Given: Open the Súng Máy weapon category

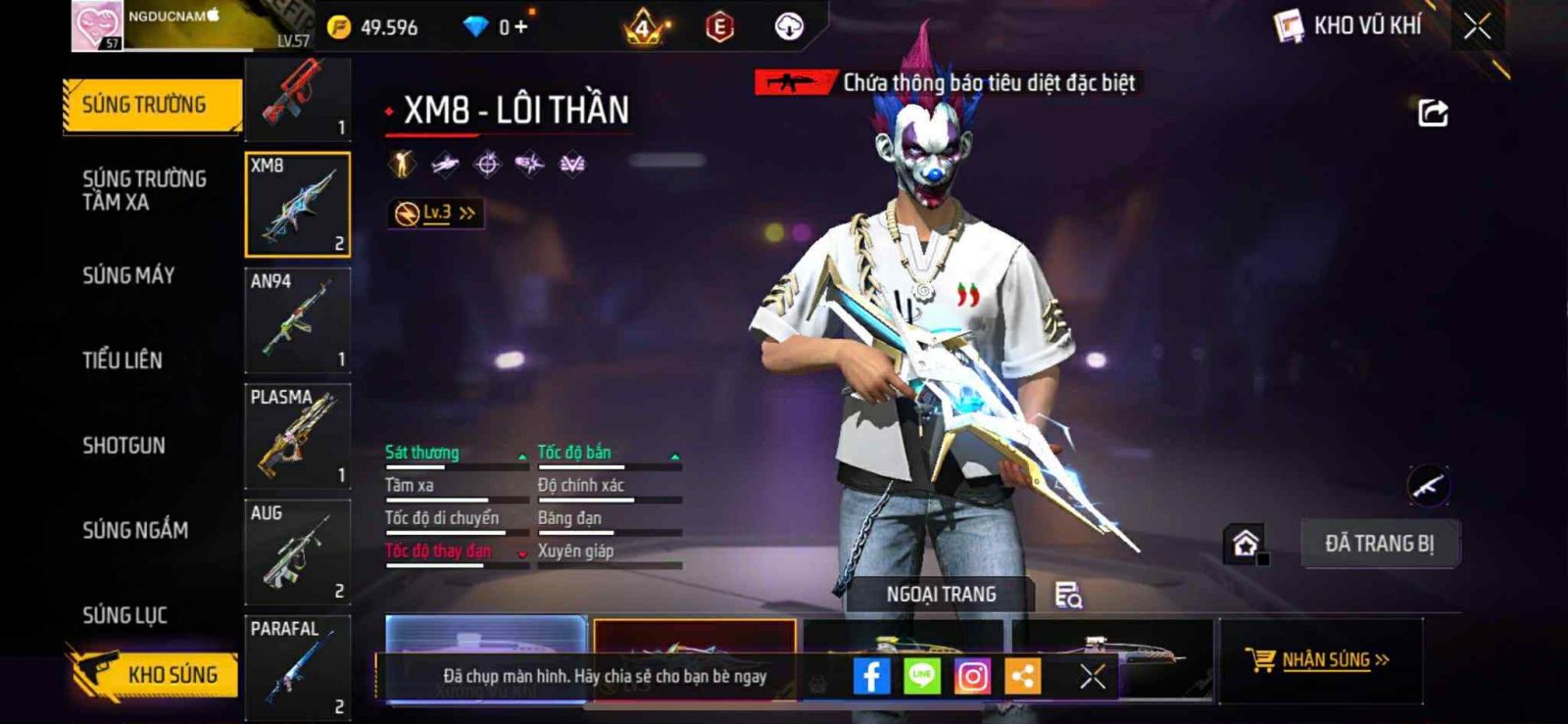Looking at the screenshot, I should click(128, 276).
